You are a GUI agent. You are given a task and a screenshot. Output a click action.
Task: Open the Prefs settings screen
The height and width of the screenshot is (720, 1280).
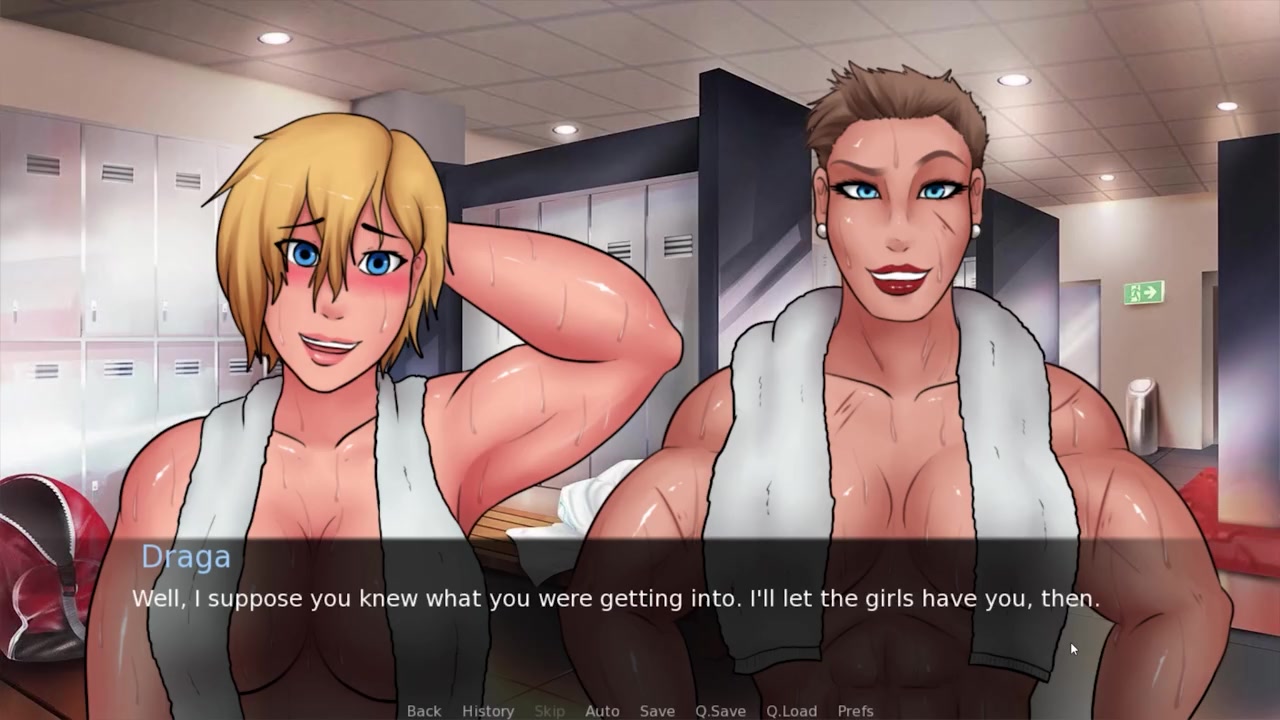pyautogui.click(x=855, y=711)
